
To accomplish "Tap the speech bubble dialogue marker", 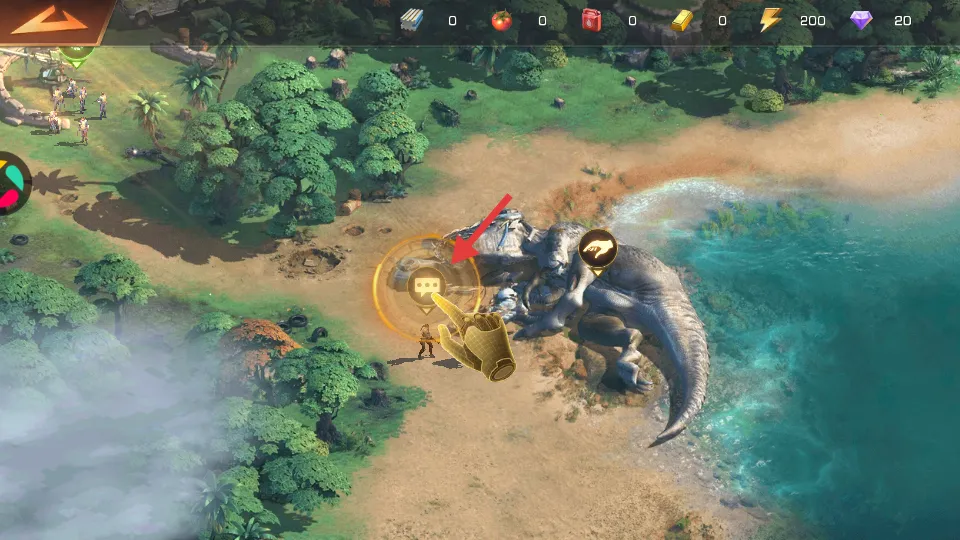I will 427,287.
